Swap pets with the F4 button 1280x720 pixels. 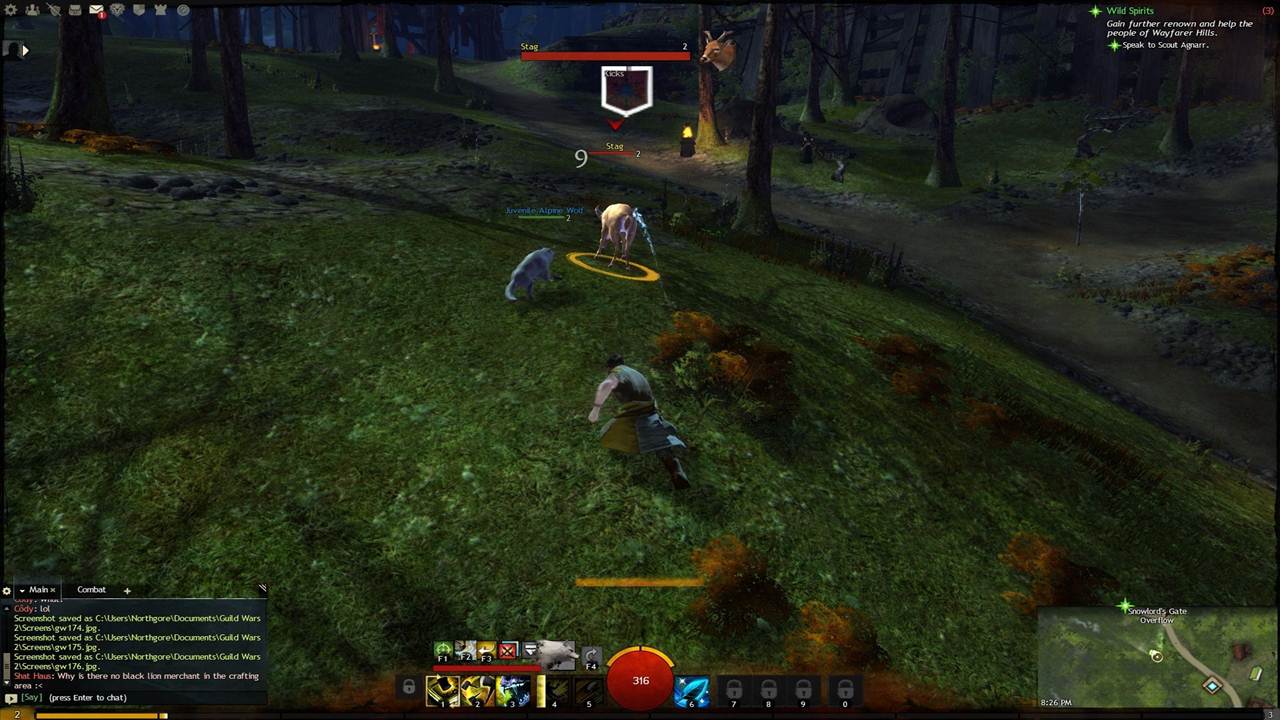[x=591, y=656]
